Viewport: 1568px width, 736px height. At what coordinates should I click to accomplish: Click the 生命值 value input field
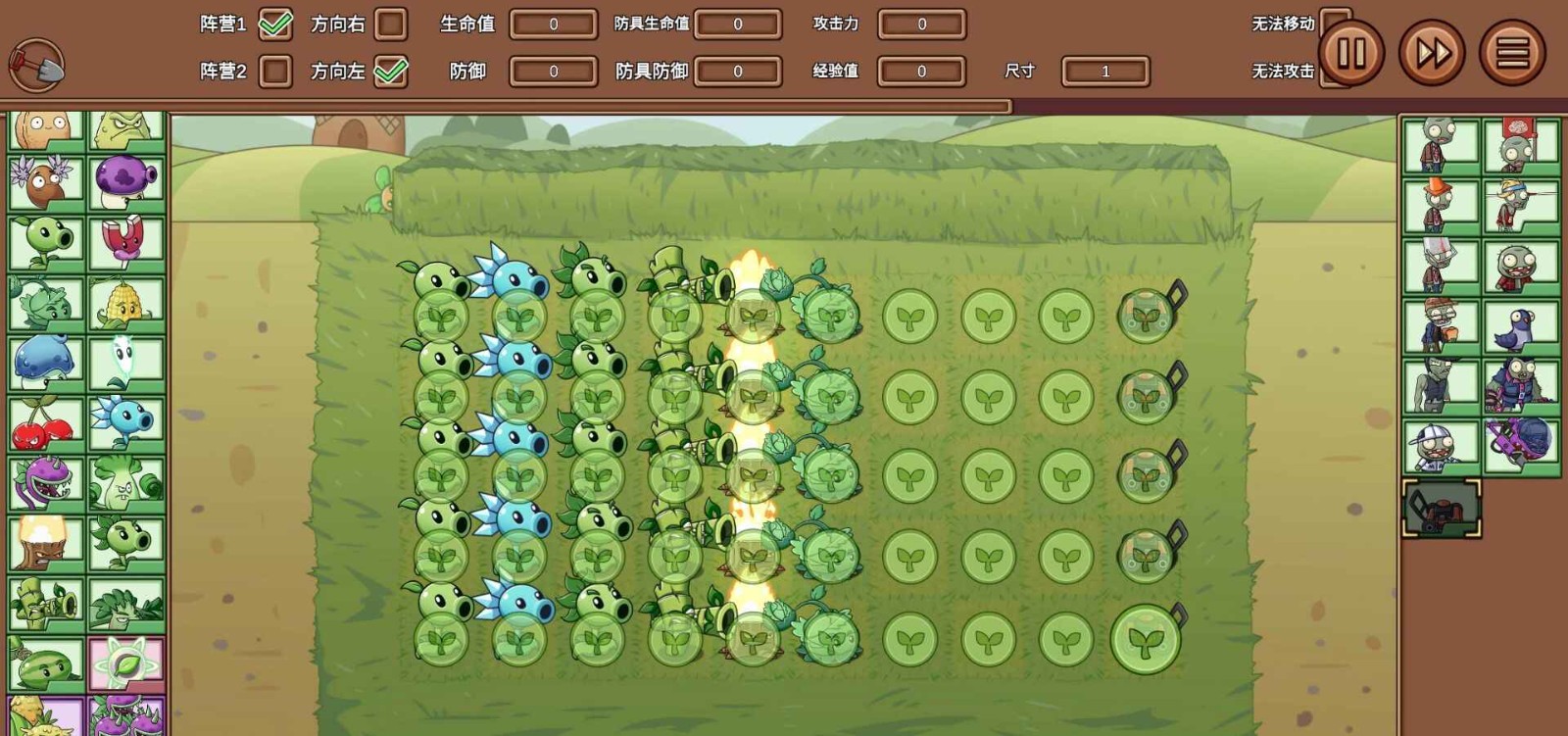click(x=554, y=25)
